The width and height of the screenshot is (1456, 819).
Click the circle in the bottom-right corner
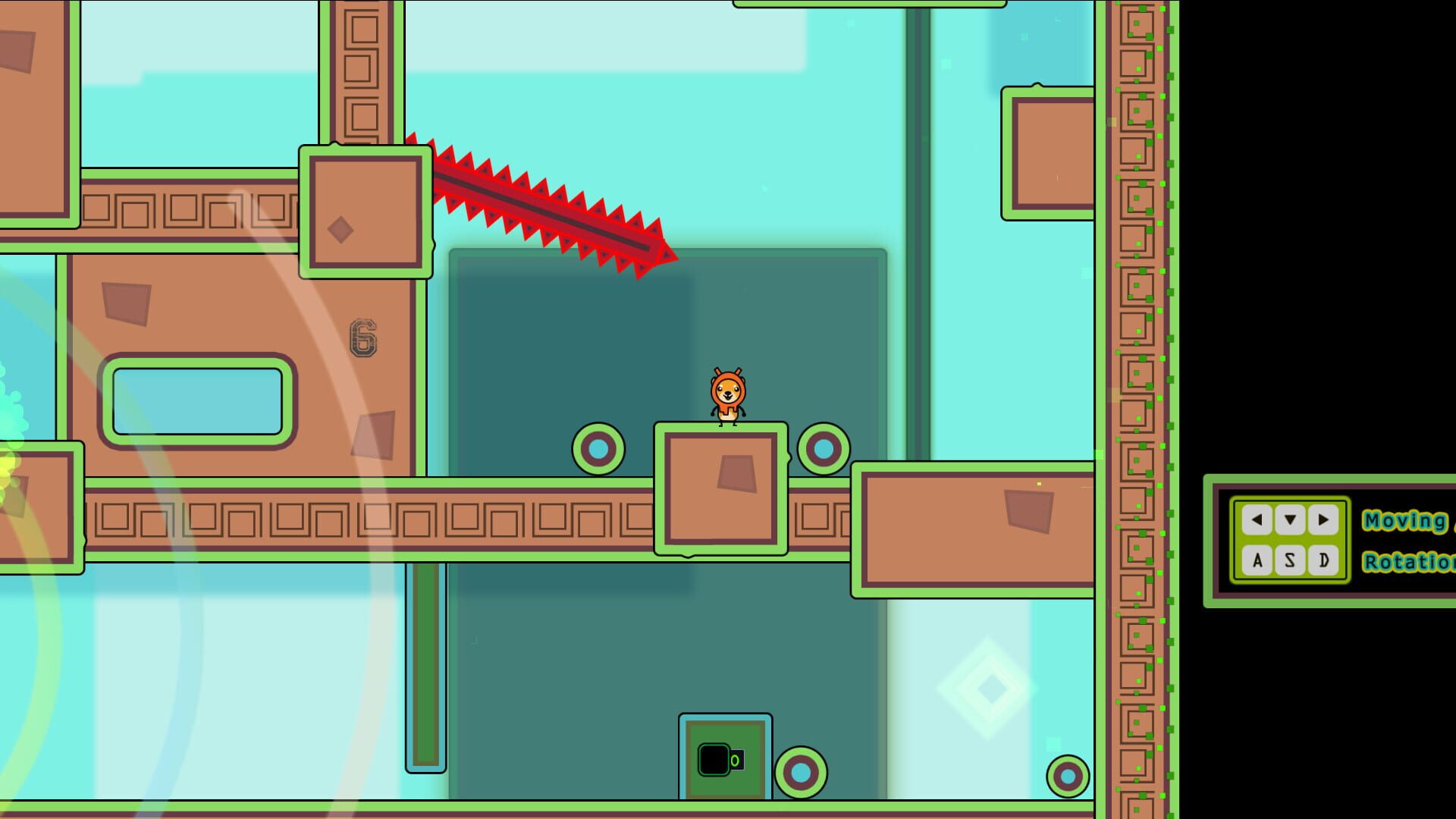(x=1069, y=775)
